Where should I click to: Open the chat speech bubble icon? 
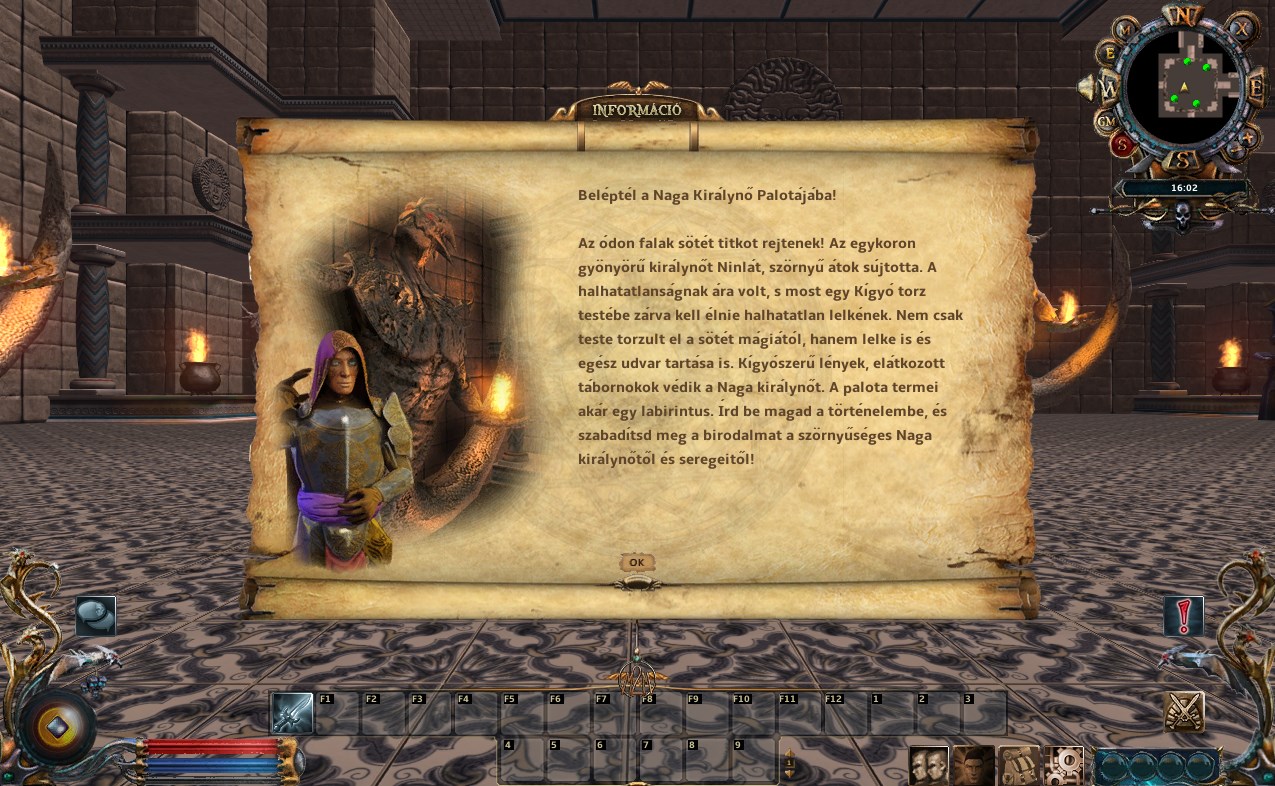pyautogui.click(x=96, y=616)
